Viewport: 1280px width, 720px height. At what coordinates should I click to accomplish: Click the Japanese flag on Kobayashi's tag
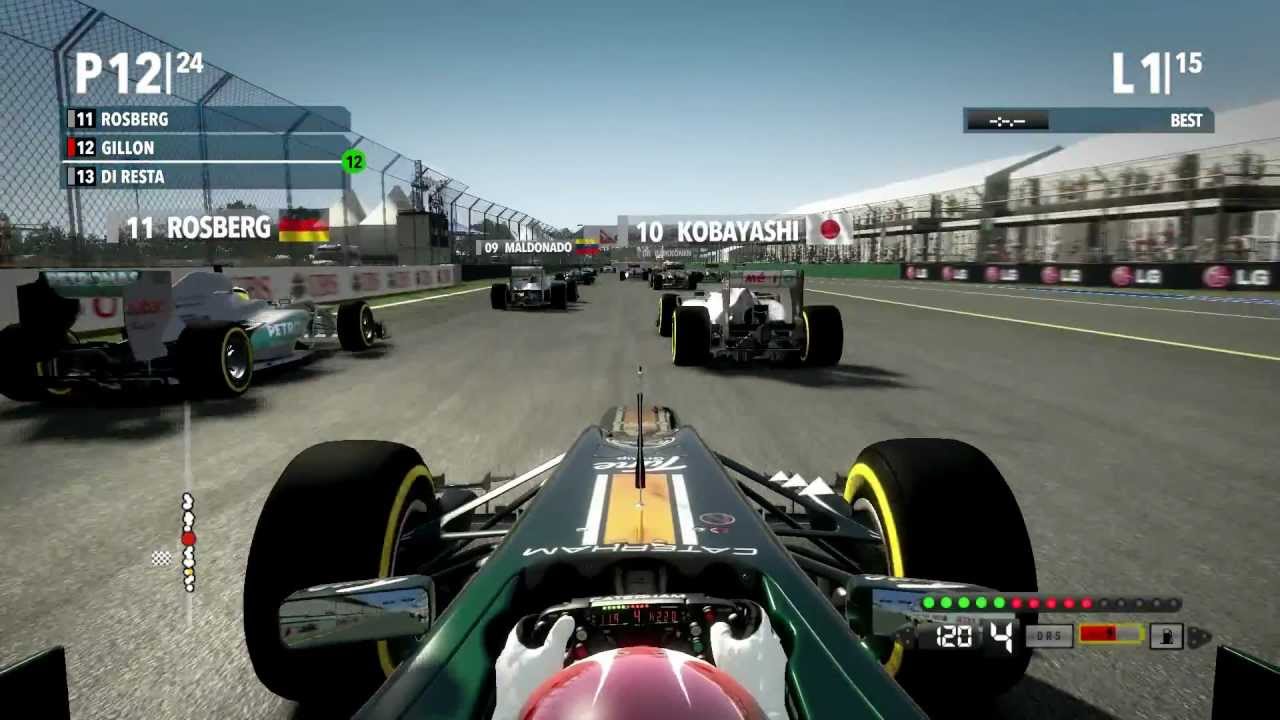pyautogui.click(x=829, y=229)
